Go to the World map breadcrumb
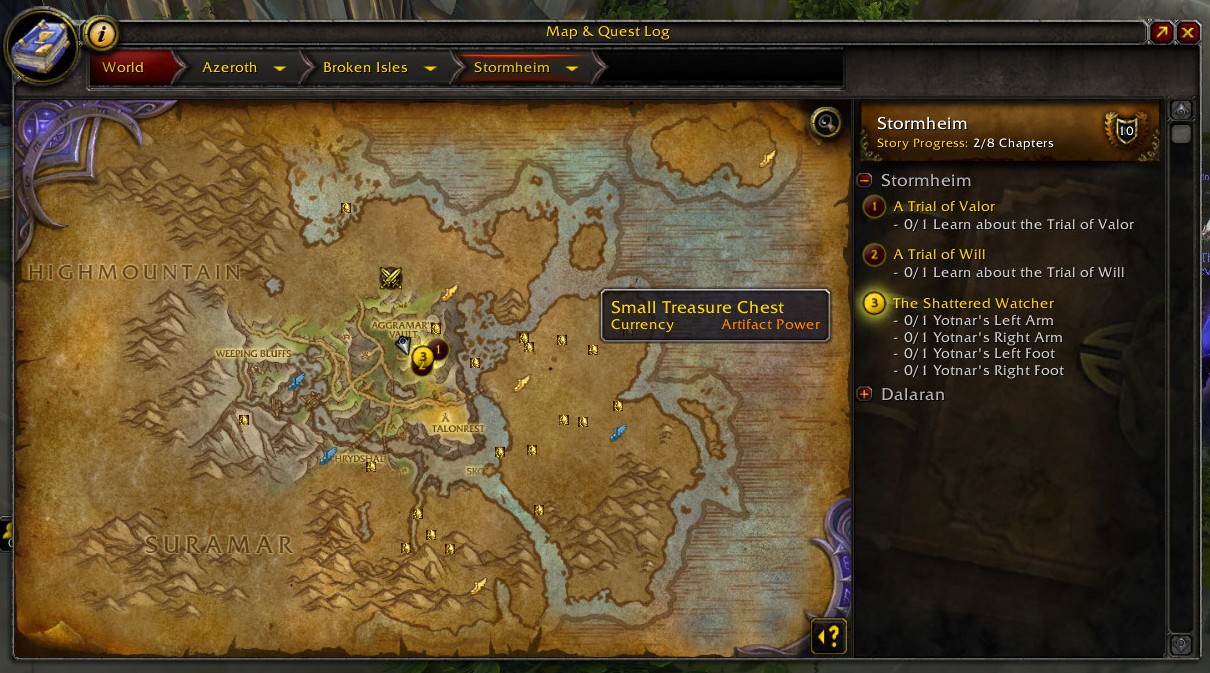 (123, 68)
